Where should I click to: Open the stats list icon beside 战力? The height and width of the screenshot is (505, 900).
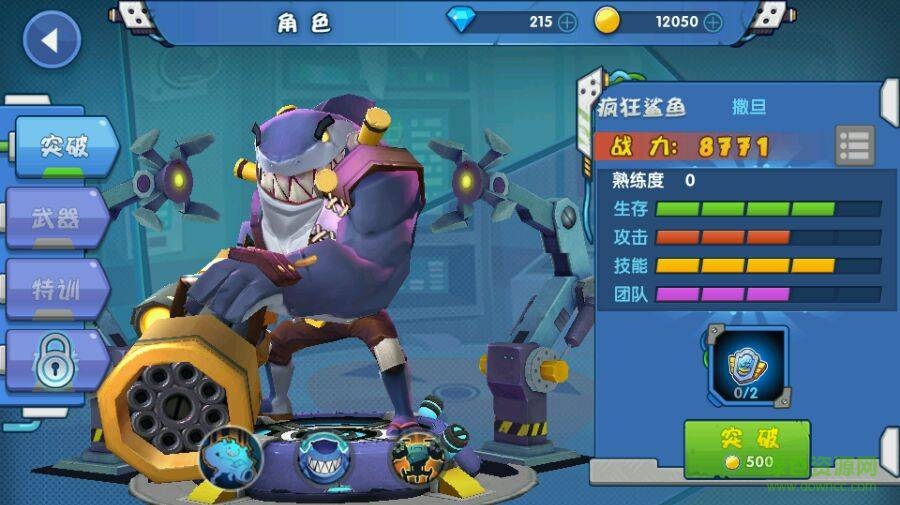click(855, 146)
